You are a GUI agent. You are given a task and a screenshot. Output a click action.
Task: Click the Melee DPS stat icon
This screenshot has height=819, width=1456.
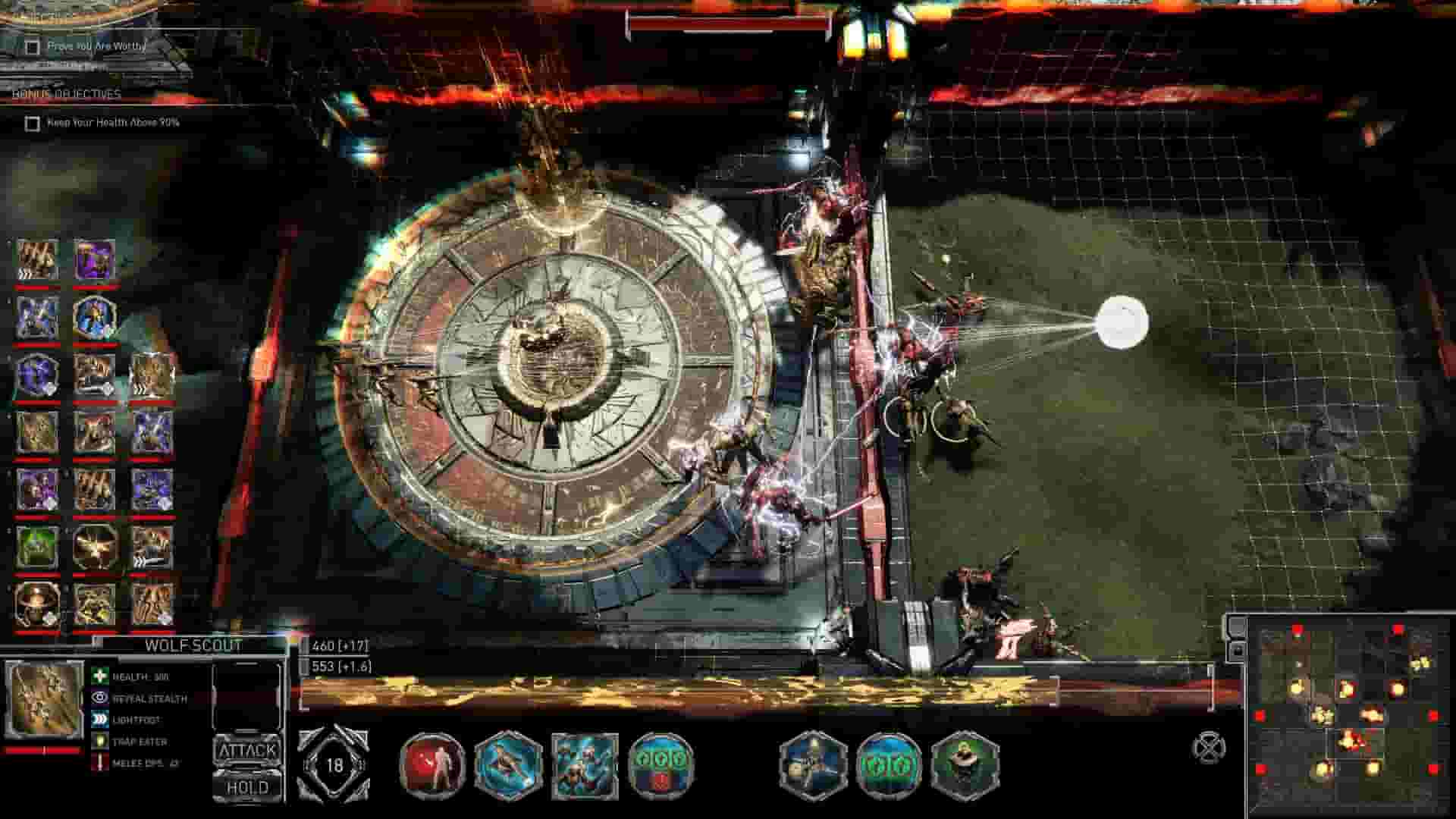pos(99,764)
